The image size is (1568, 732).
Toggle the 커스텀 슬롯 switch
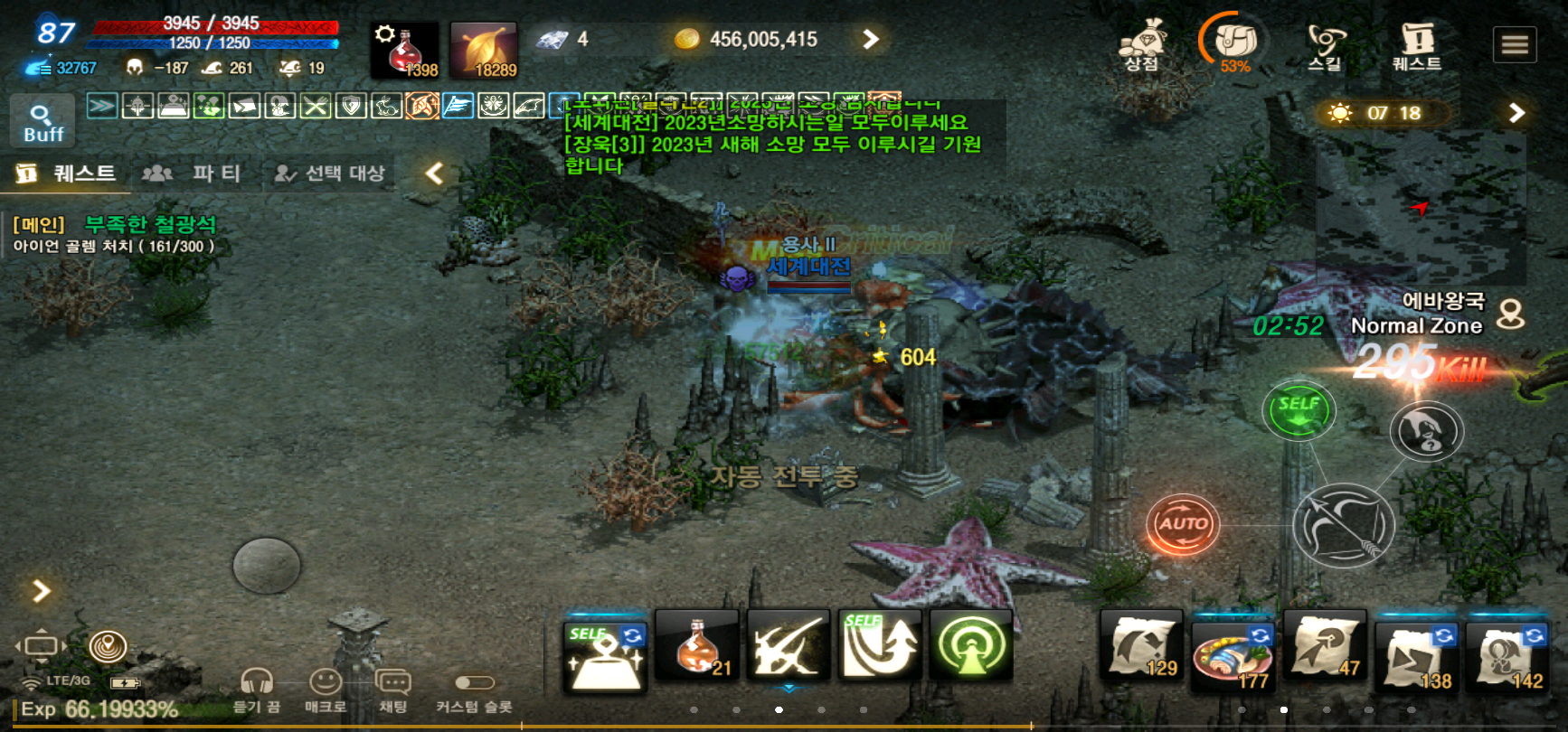[x=474, y=683]
